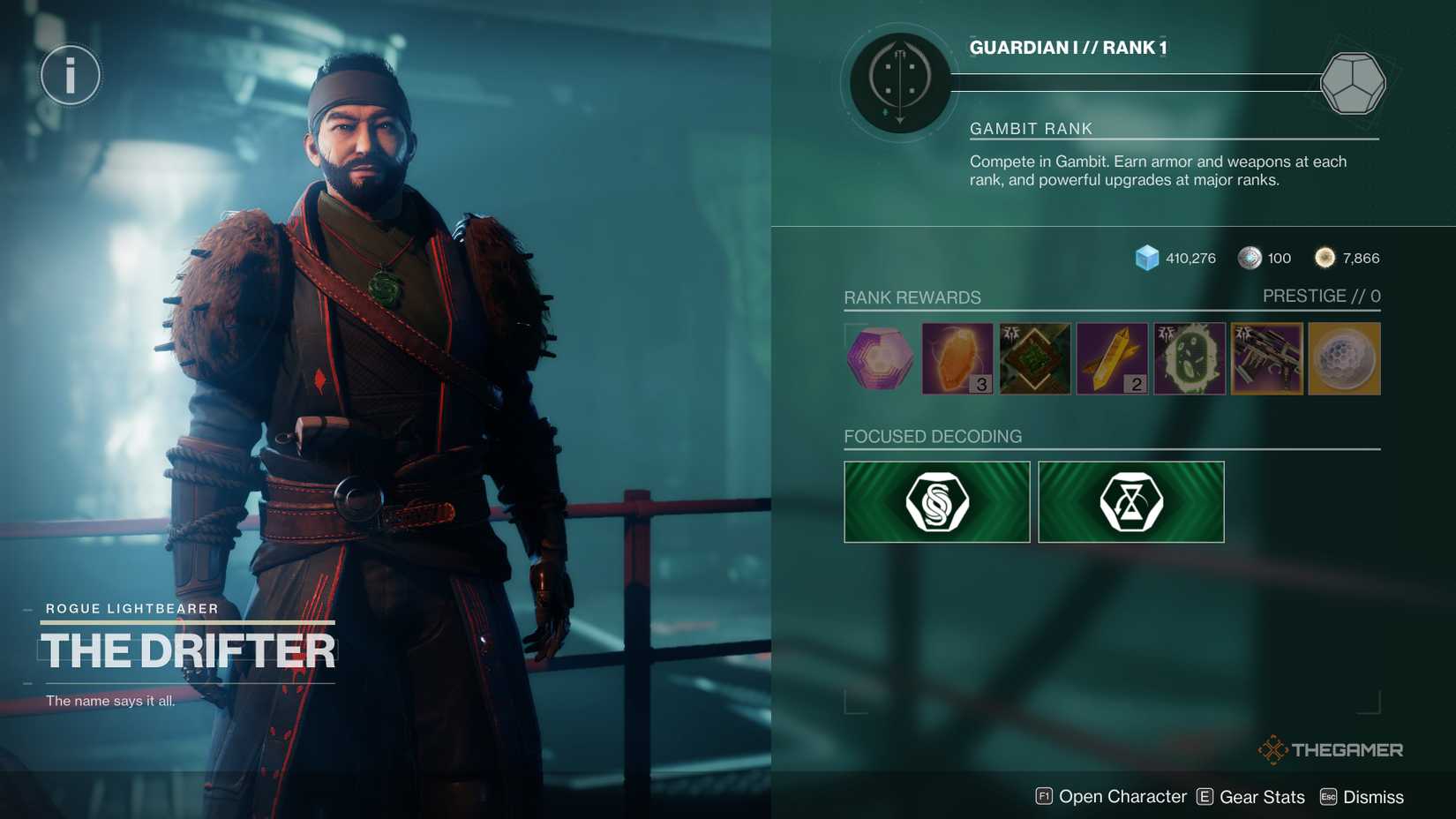The width and height of the screenshot is (1456, 819).
Task: Select the Upgrade Module reward stacked x2
Action: [1111, 357]
